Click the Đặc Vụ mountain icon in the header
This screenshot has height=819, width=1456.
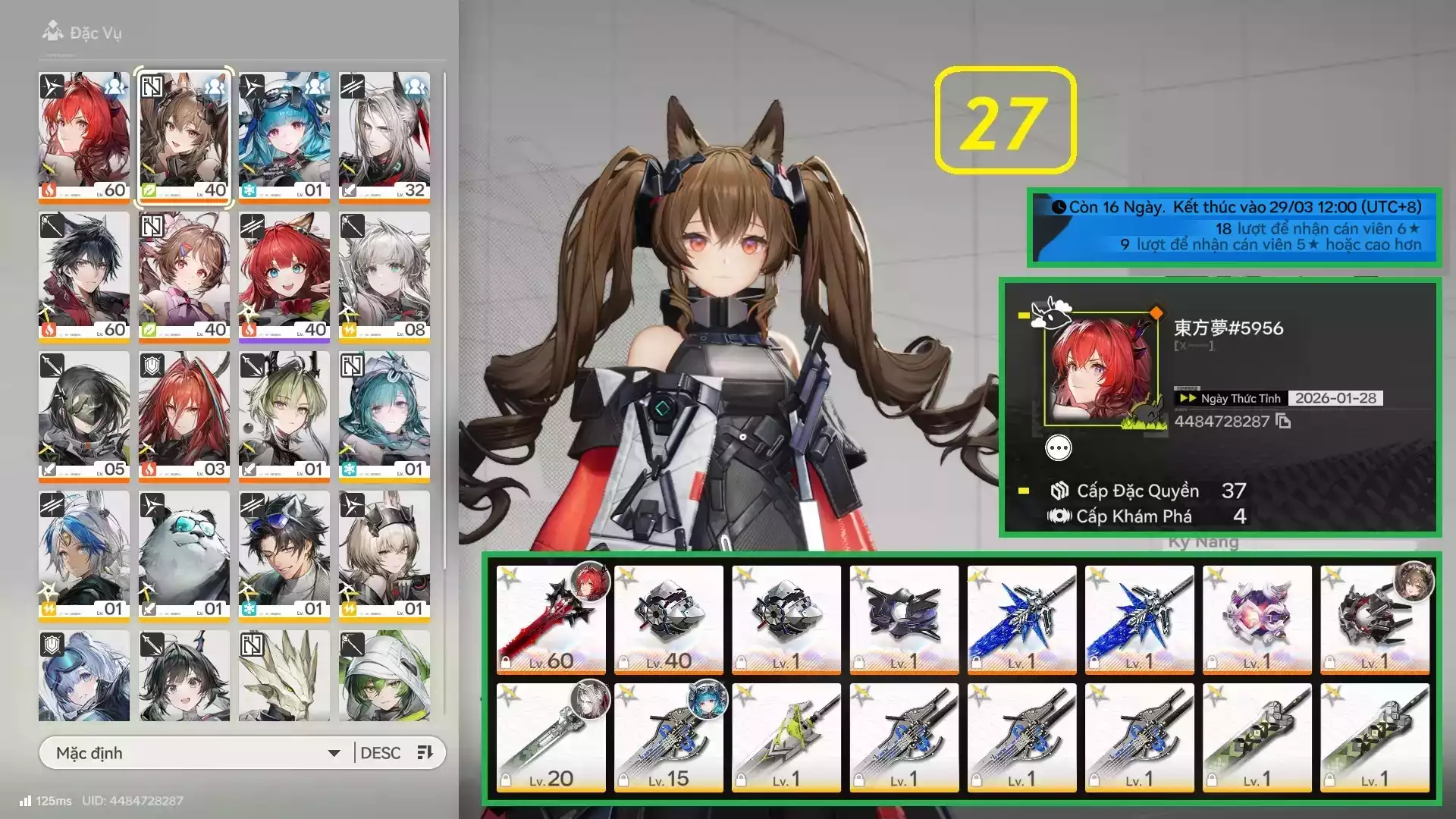[52, 32]
